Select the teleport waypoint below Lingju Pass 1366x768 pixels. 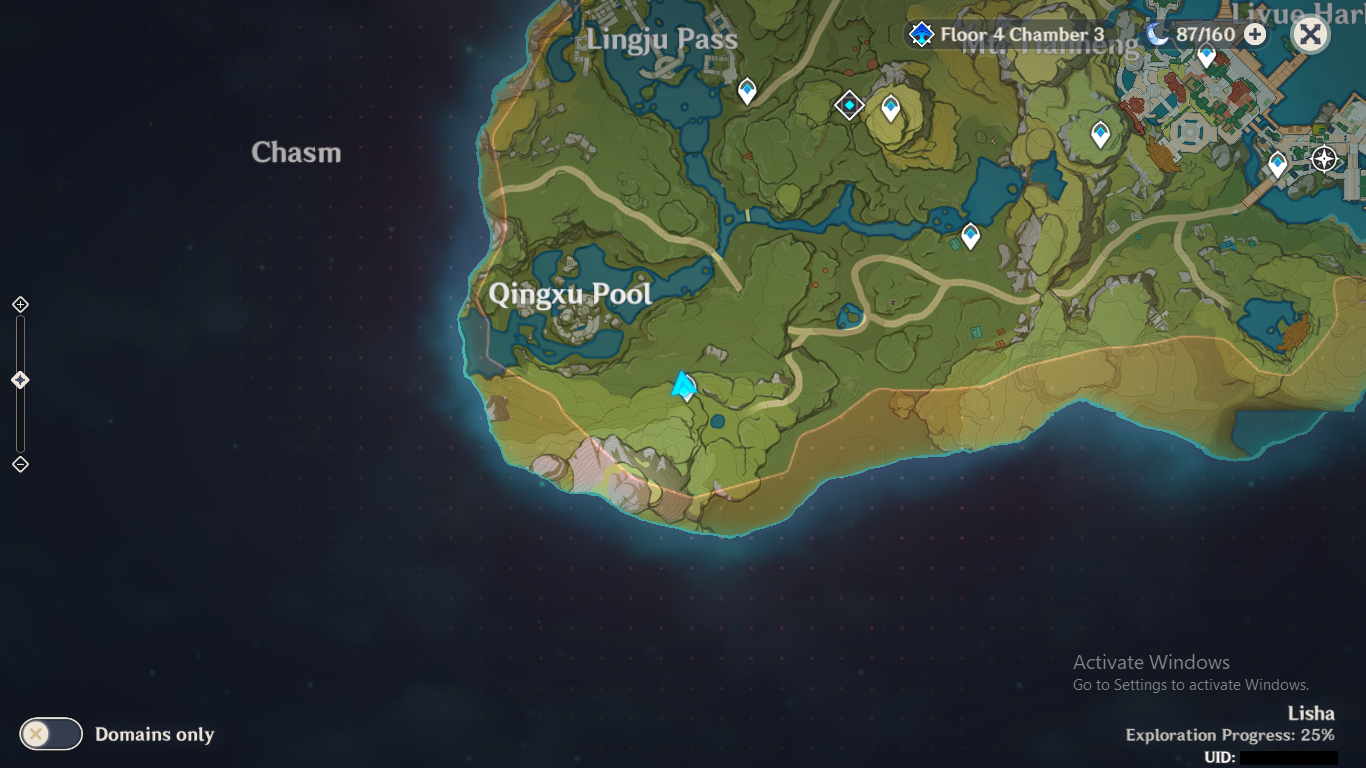click(x=747, y=91)
